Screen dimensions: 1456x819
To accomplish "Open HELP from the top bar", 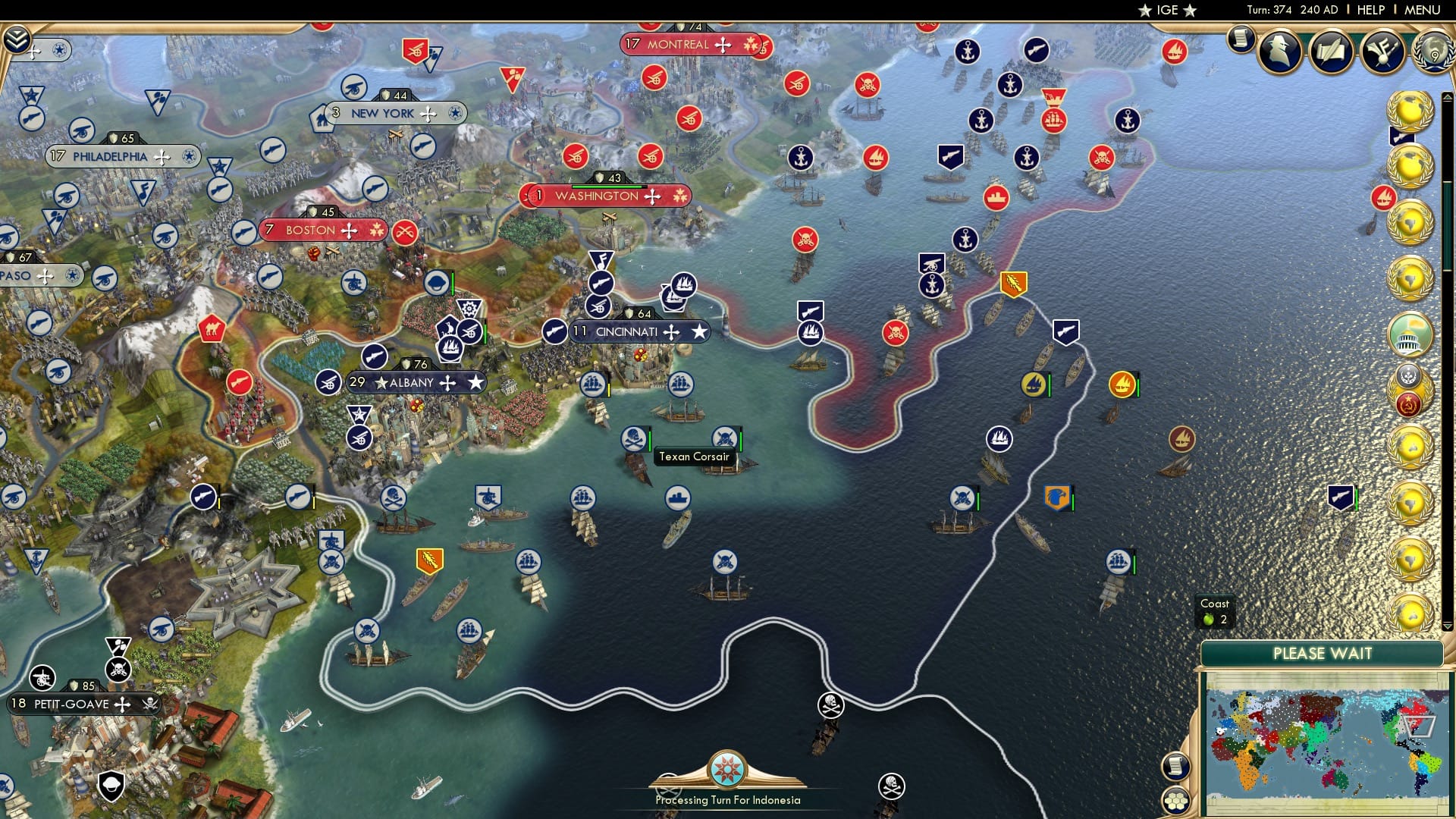I will point(1370,9).
